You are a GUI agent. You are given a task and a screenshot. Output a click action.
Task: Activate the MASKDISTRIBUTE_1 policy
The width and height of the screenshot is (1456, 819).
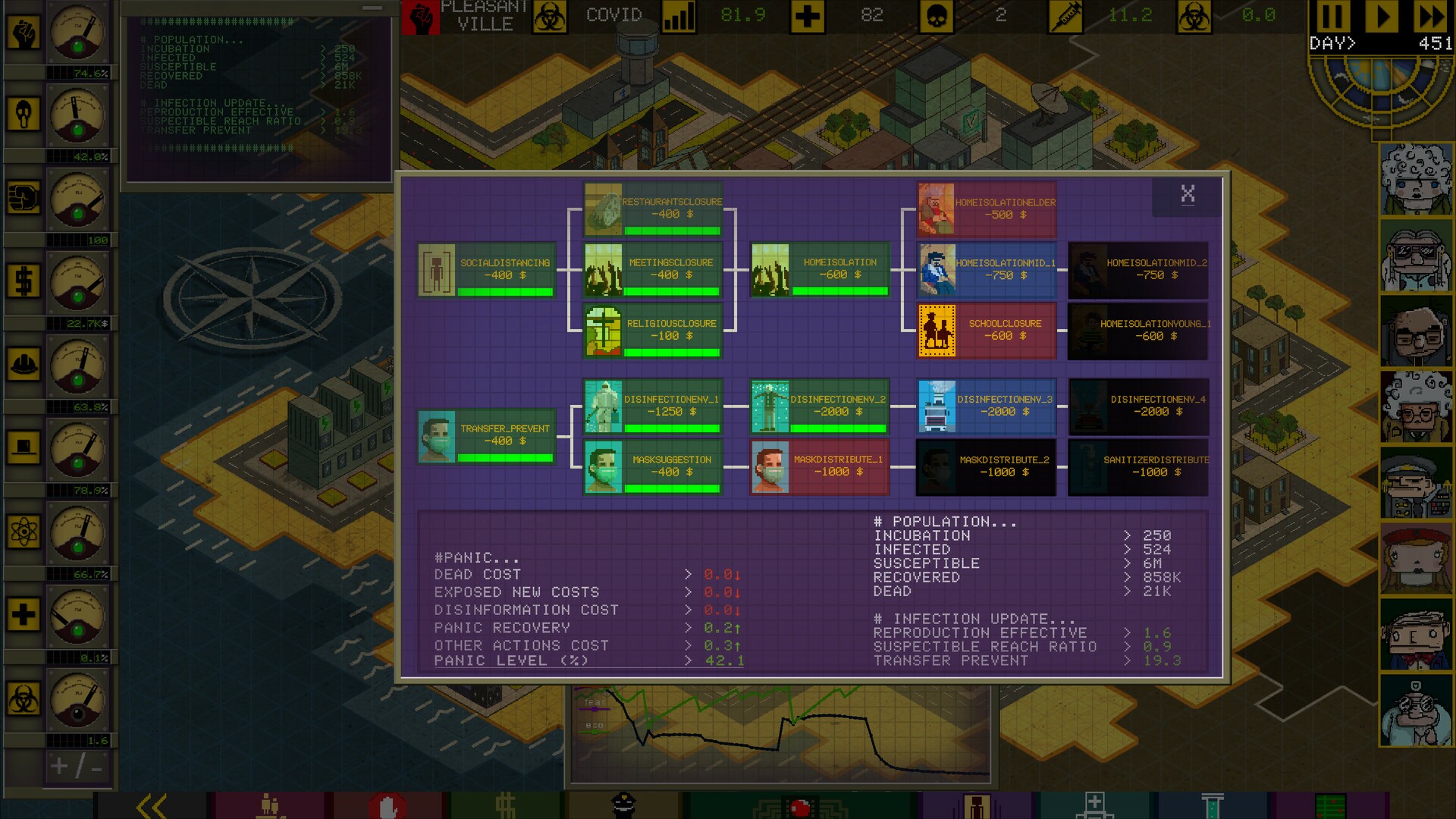820,467
